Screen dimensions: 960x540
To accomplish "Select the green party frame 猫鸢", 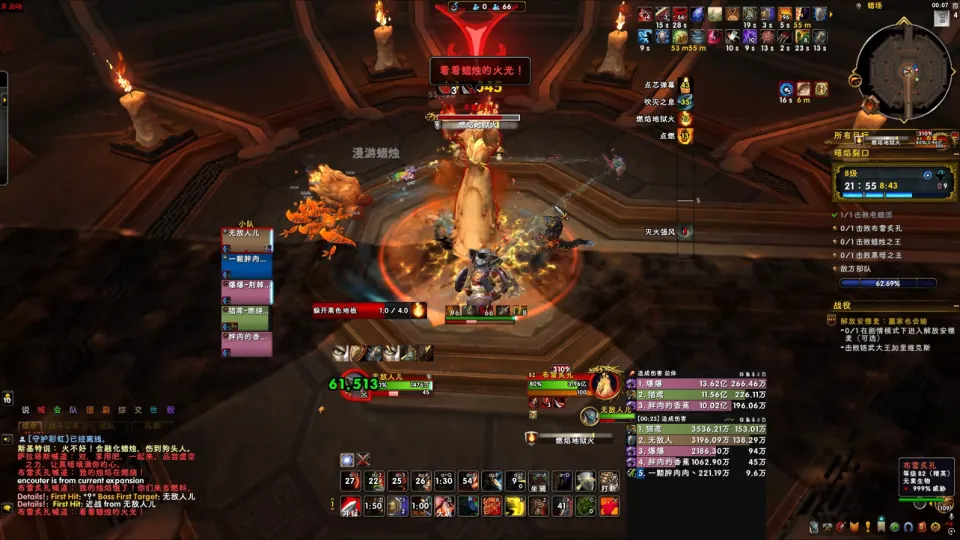I will coord(247,312).
